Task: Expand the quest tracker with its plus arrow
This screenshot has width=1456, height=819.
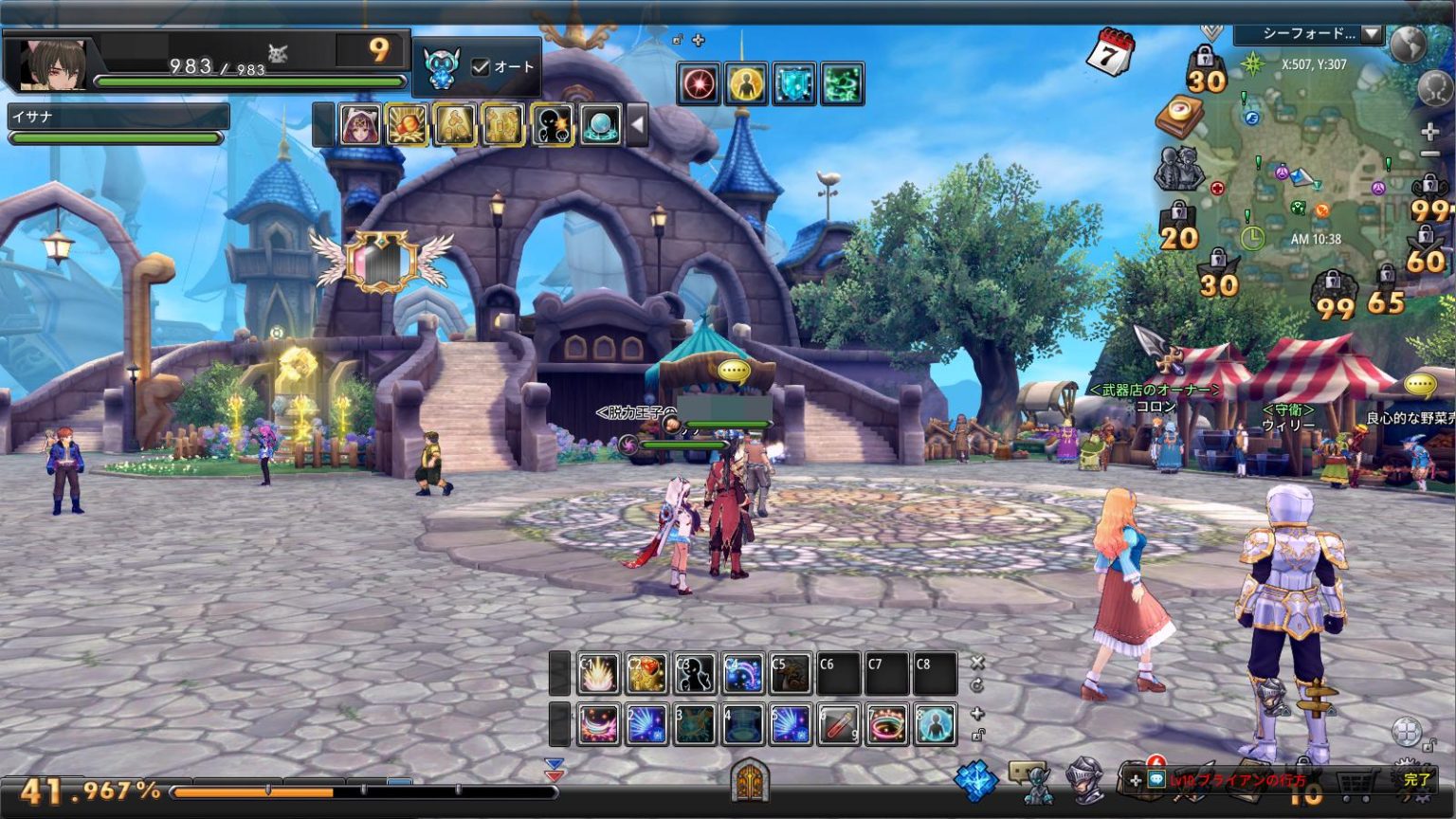Action: (x=1134, y=779)
